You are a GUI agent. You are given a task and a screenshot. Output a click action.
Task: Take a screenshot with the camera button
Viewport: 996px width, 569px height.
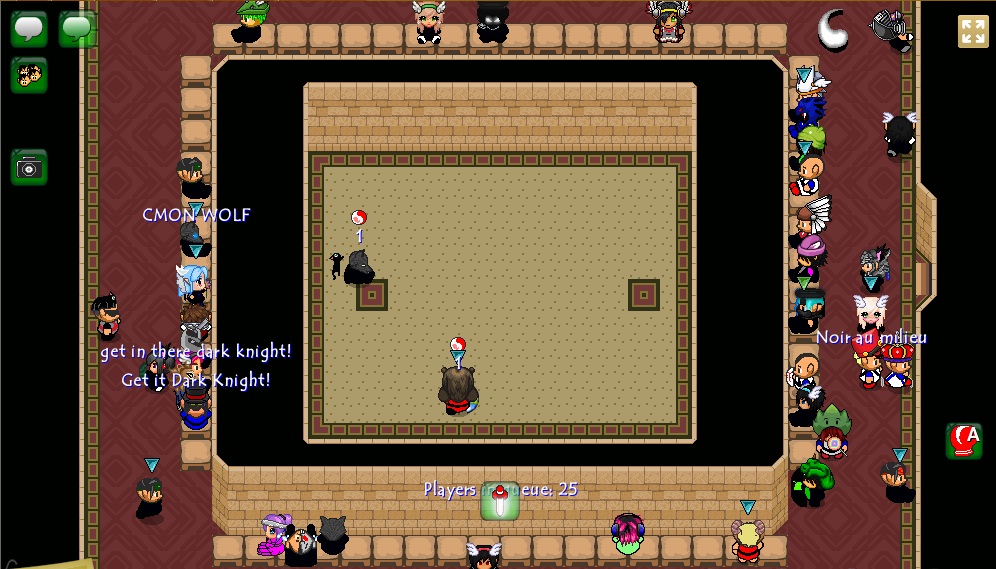(29, 167)
